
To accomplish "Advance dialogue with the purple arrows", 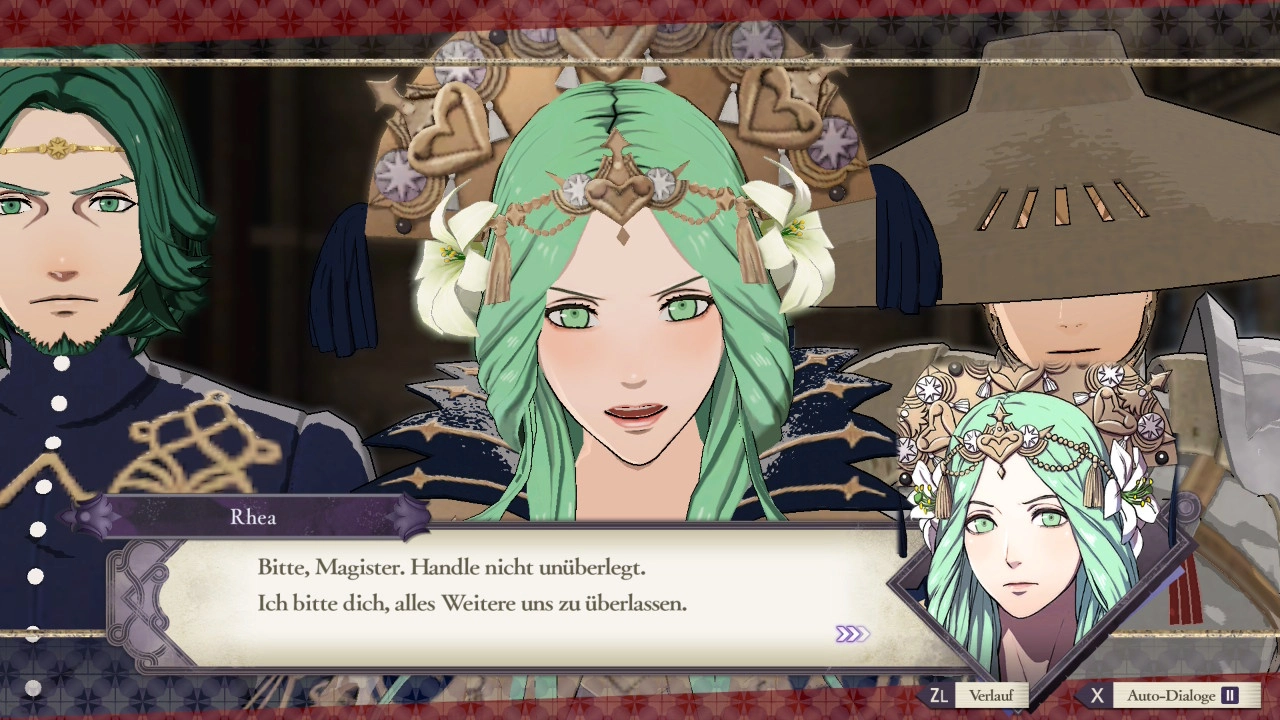I will pyautogui.click(x=852, y=634).
